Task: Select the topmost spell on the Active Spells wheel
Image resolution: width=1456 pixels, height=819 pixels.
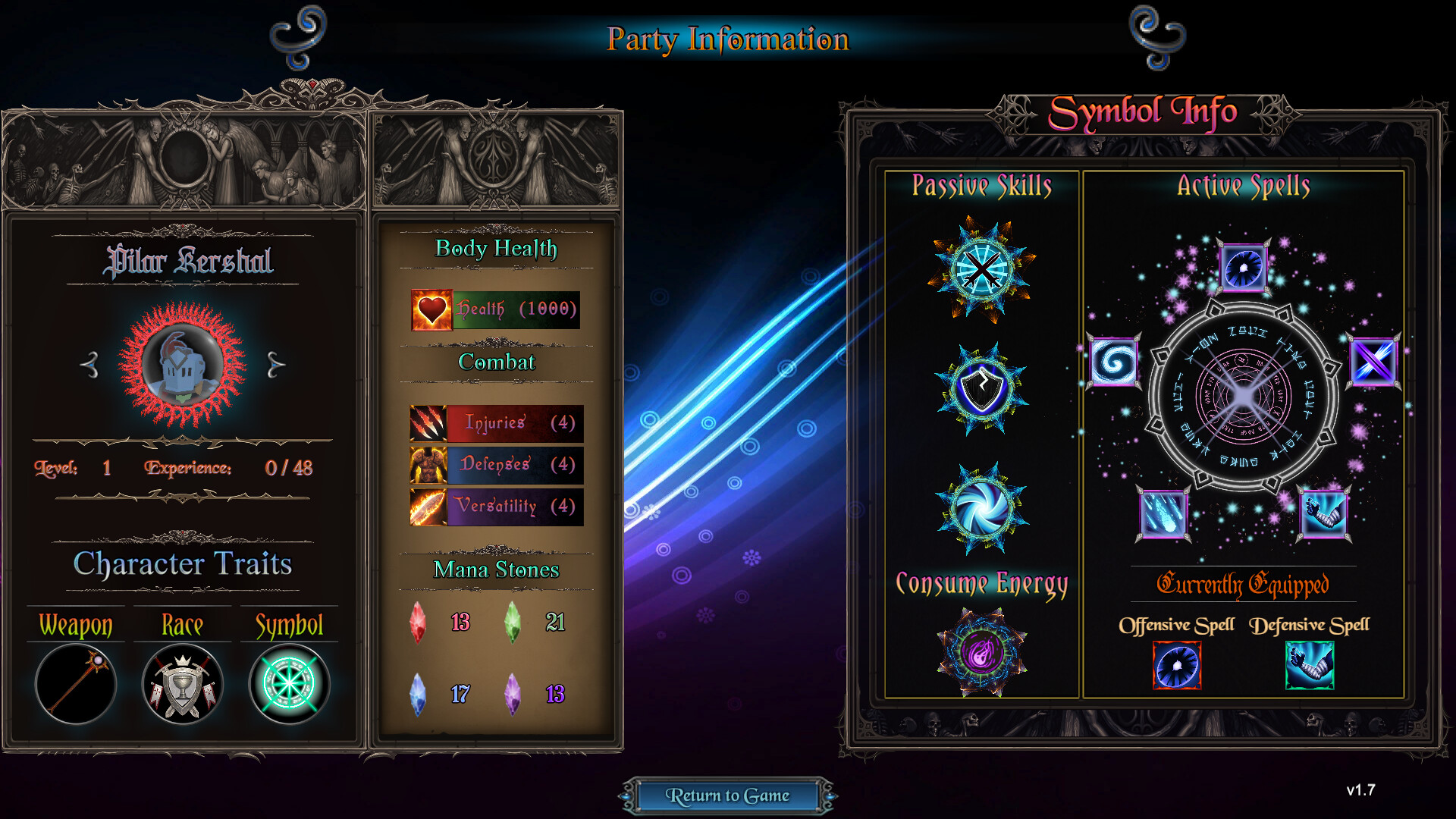Action: coord(1244,268)
